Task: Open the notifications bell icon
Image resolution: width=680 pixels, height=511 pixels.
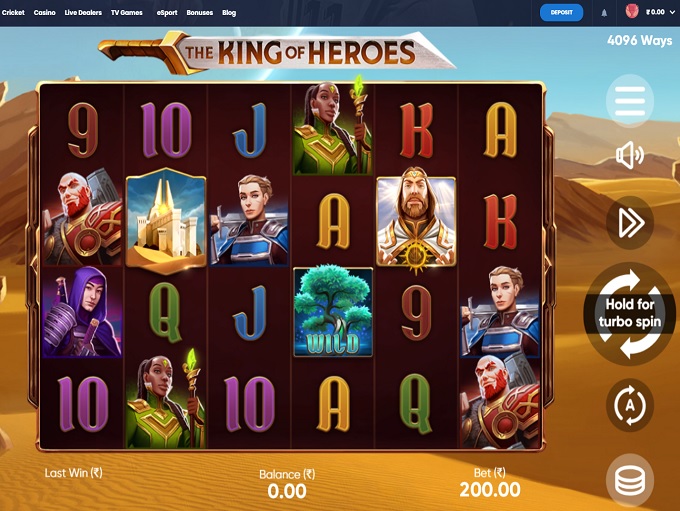Action: pos(604,13)
